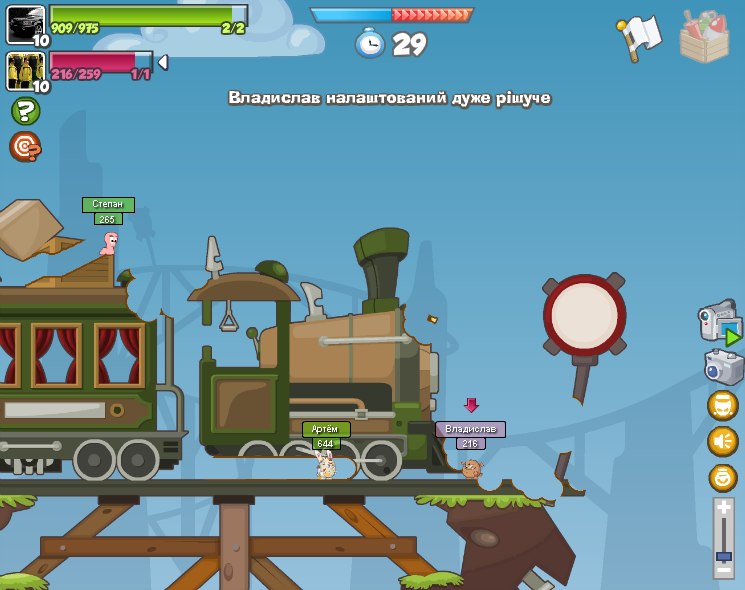Click the white surrender flag icon
745x590 pixels.
(x=640, y=36)
